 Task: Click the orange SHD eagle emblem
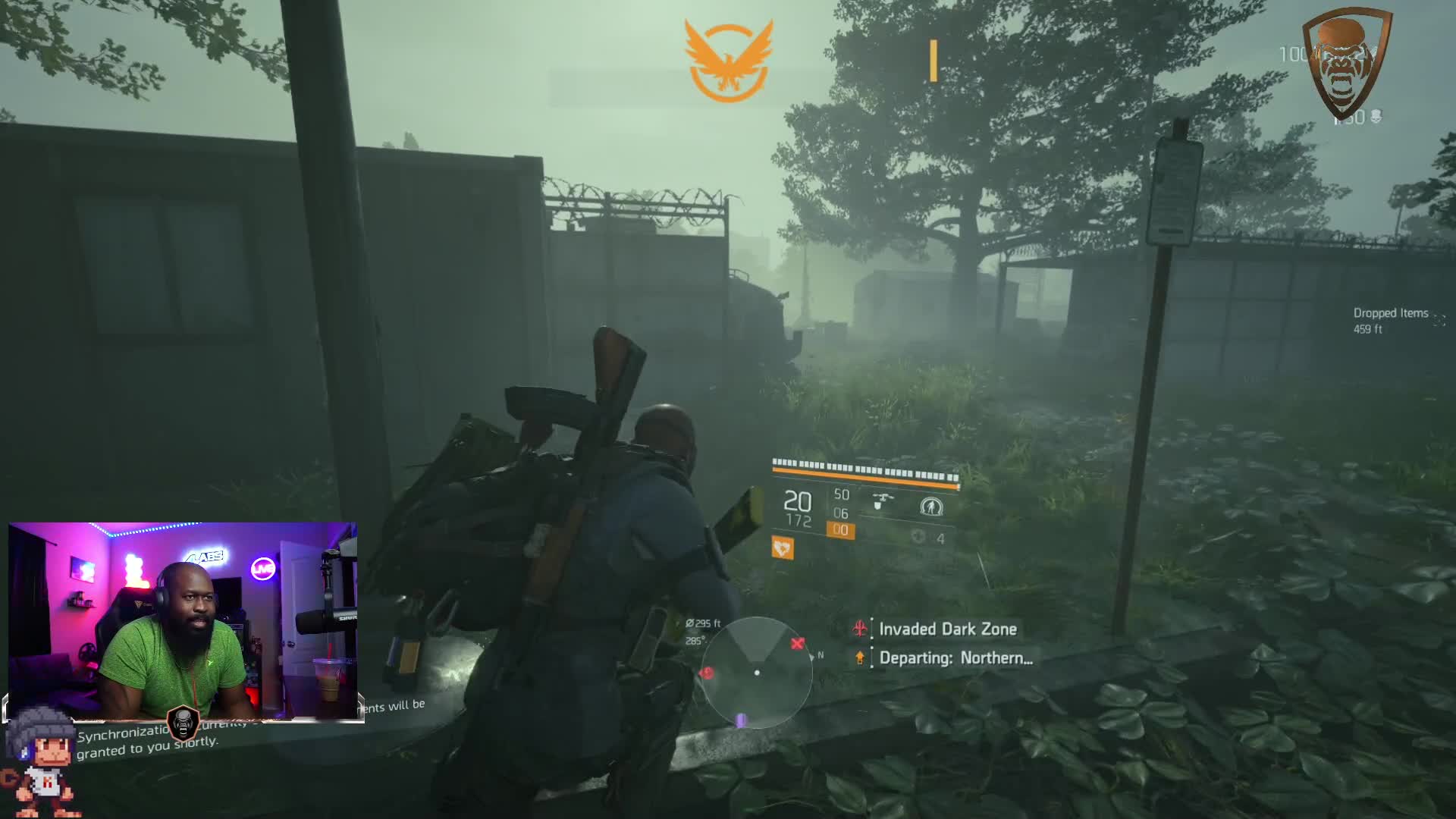click(x=728, y=61)
